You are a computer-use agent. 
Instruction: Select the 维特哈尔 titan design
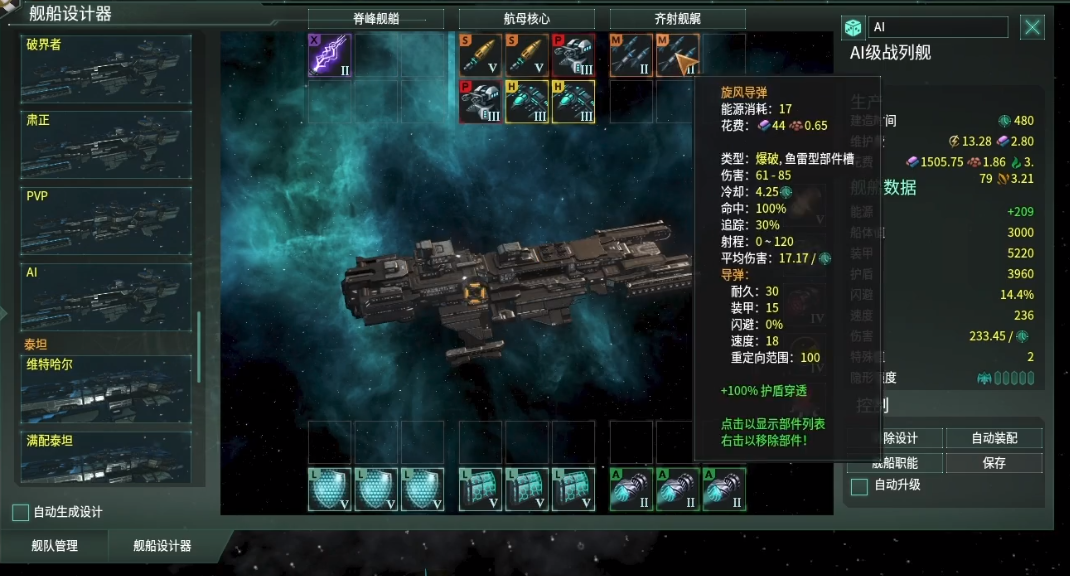(105, 389)
